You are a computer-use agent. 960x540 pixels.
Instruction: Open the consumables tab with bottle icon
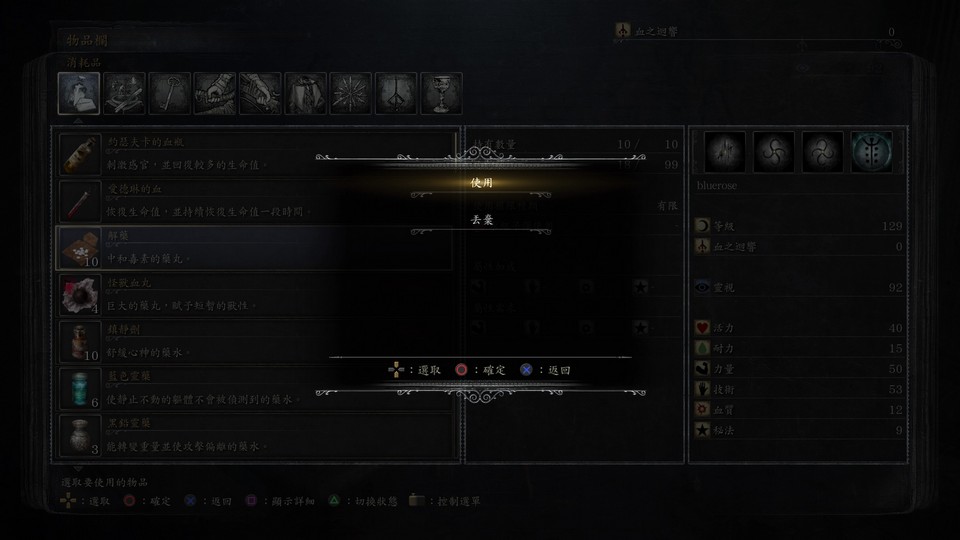(x=79, y=94)
